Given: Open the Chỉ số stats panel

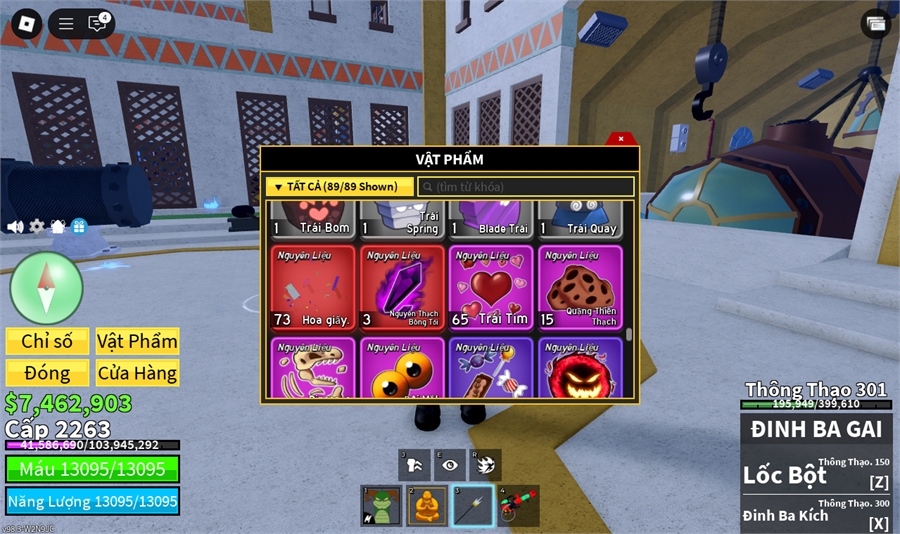Looking at the screenshot, I should pos(47,341).
